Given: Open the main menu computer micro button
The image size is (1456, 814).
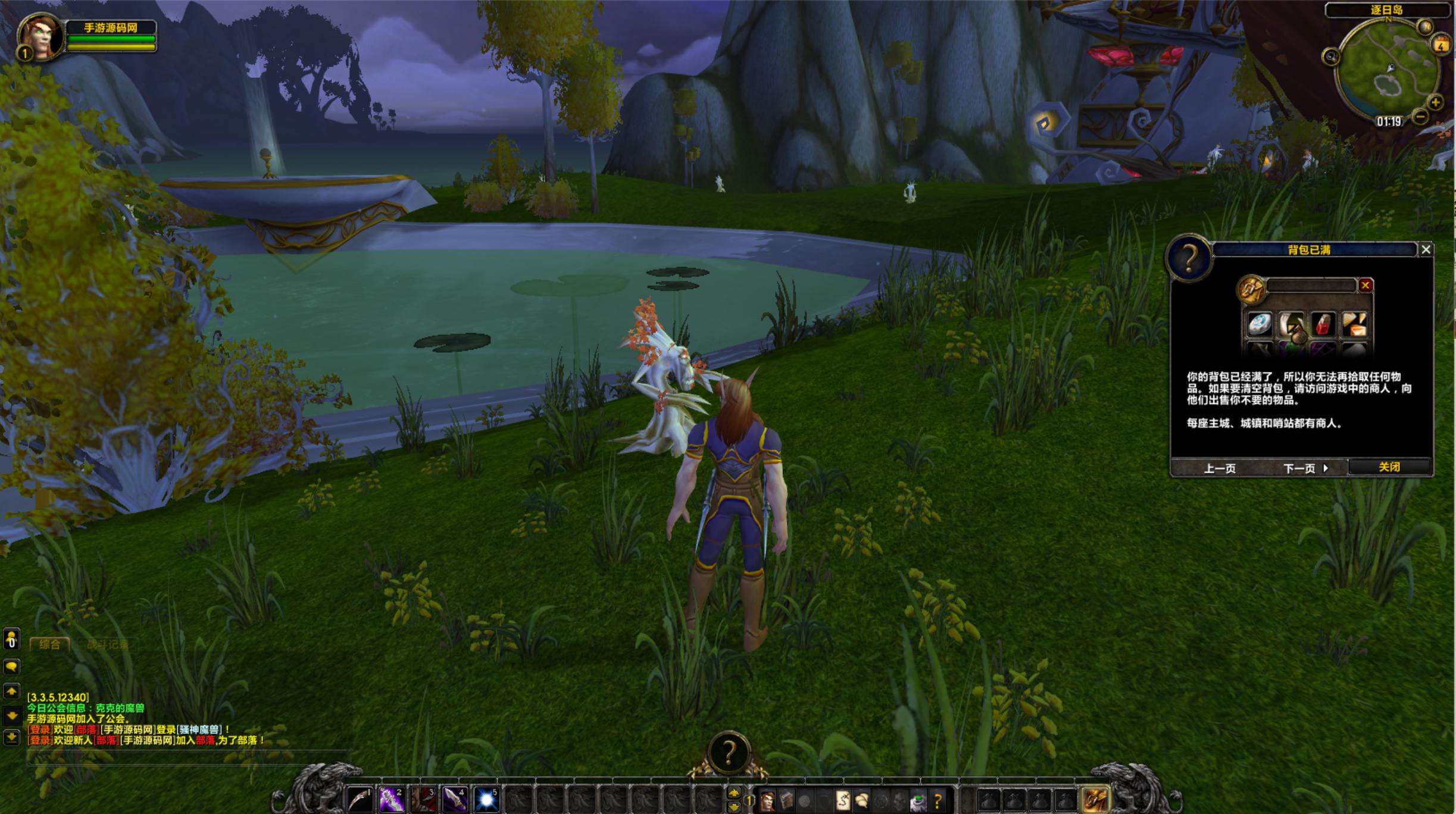Looking at the screenshot, I should [x=918, y=802].
